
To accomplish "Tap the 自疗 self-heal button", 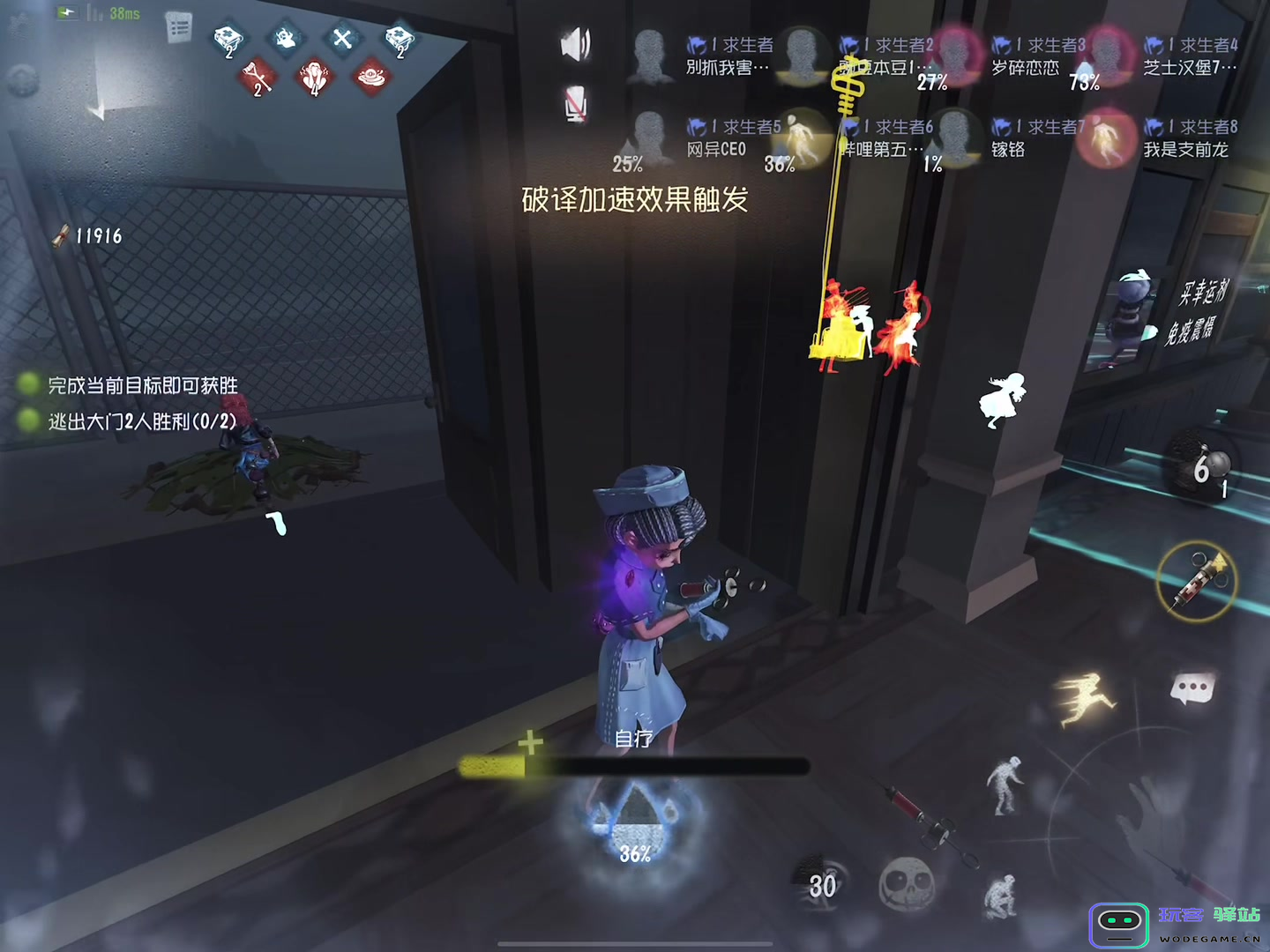I will coord(633,739).
